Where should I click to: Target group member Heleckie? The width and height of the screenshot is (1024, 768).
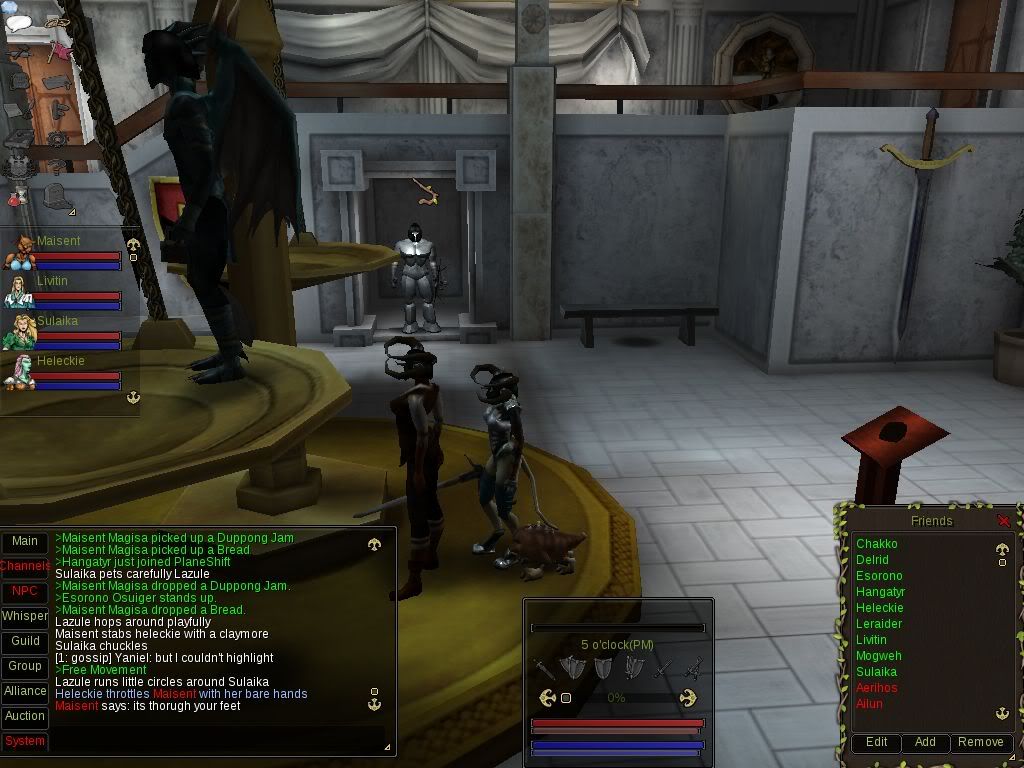(60, 361)
